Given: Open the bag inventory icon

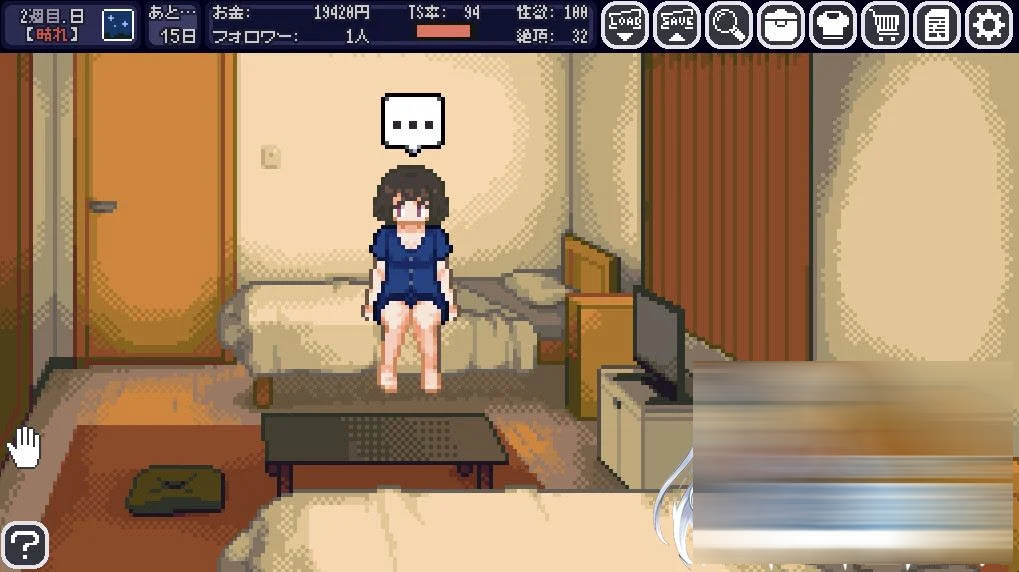Looking at the screenshot, I should point(781,26).
